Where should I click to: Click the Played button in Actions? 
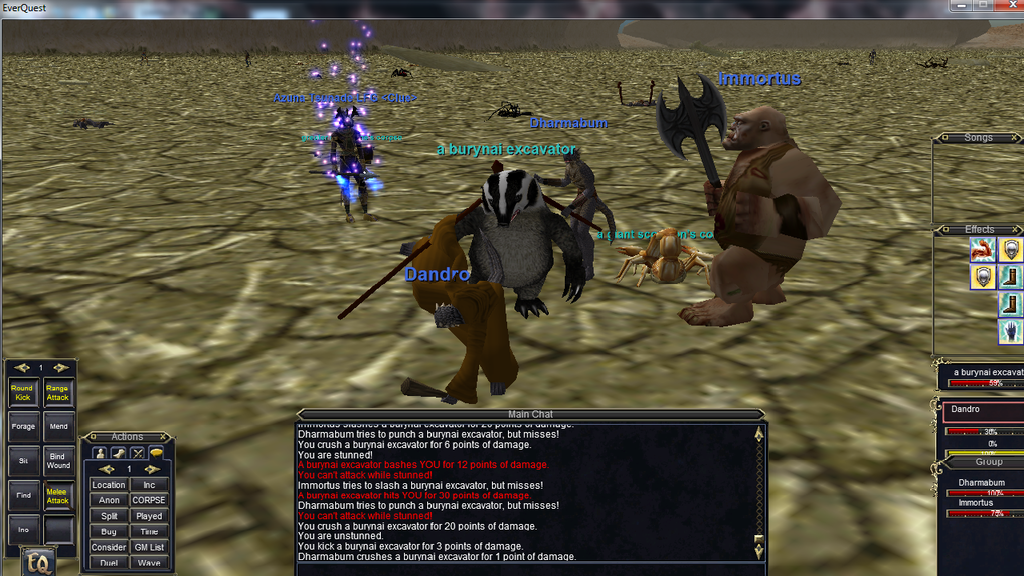tap(149, 516)
